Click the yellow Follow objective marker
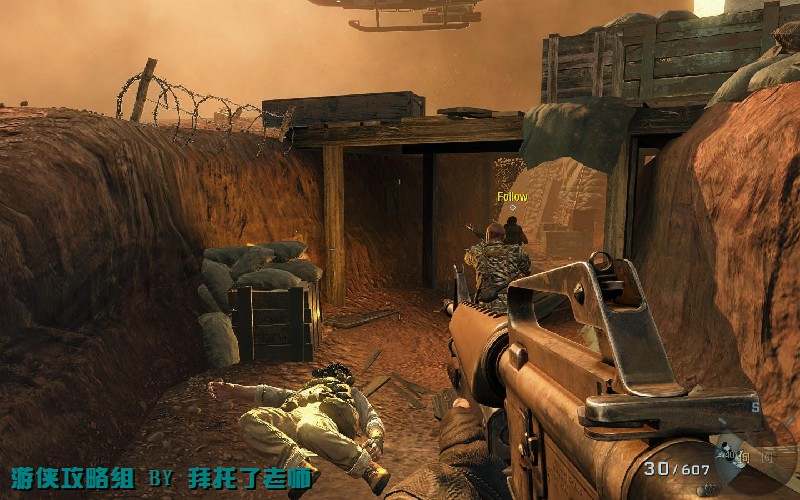This screenshot has height=500, width=800. pyautogui.click(x=512, y=198)
